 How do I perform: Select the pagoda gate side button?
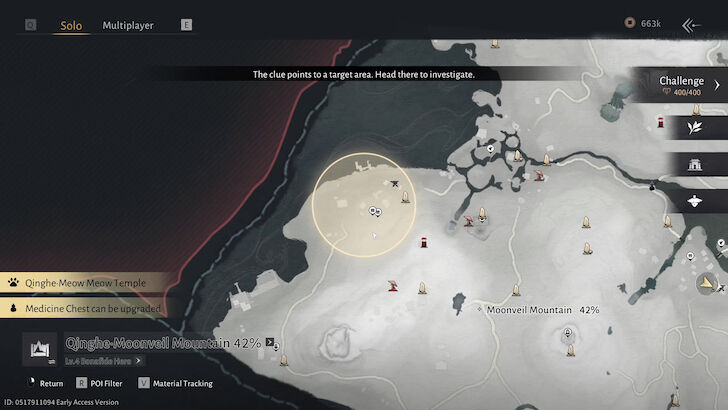(695, 164)
